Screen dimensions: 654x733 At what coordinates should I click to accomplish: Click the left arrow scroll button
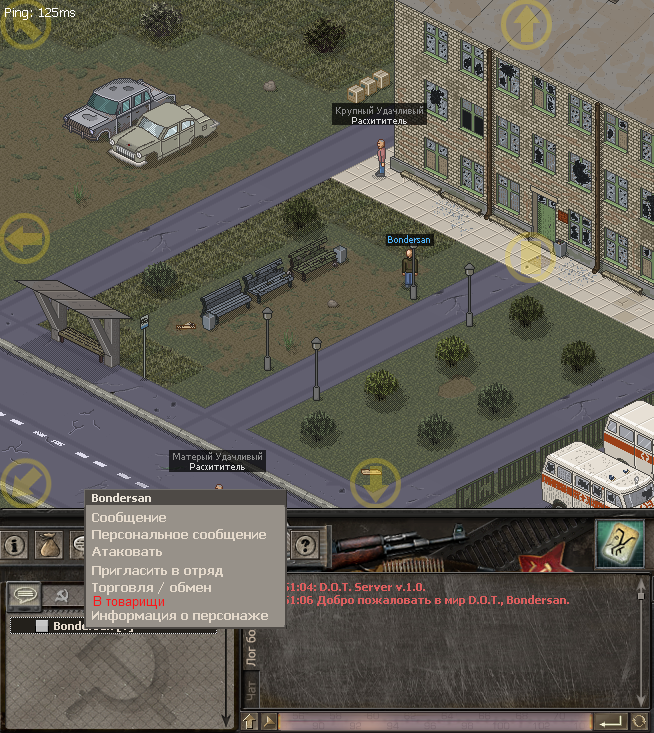click(24, 240)
